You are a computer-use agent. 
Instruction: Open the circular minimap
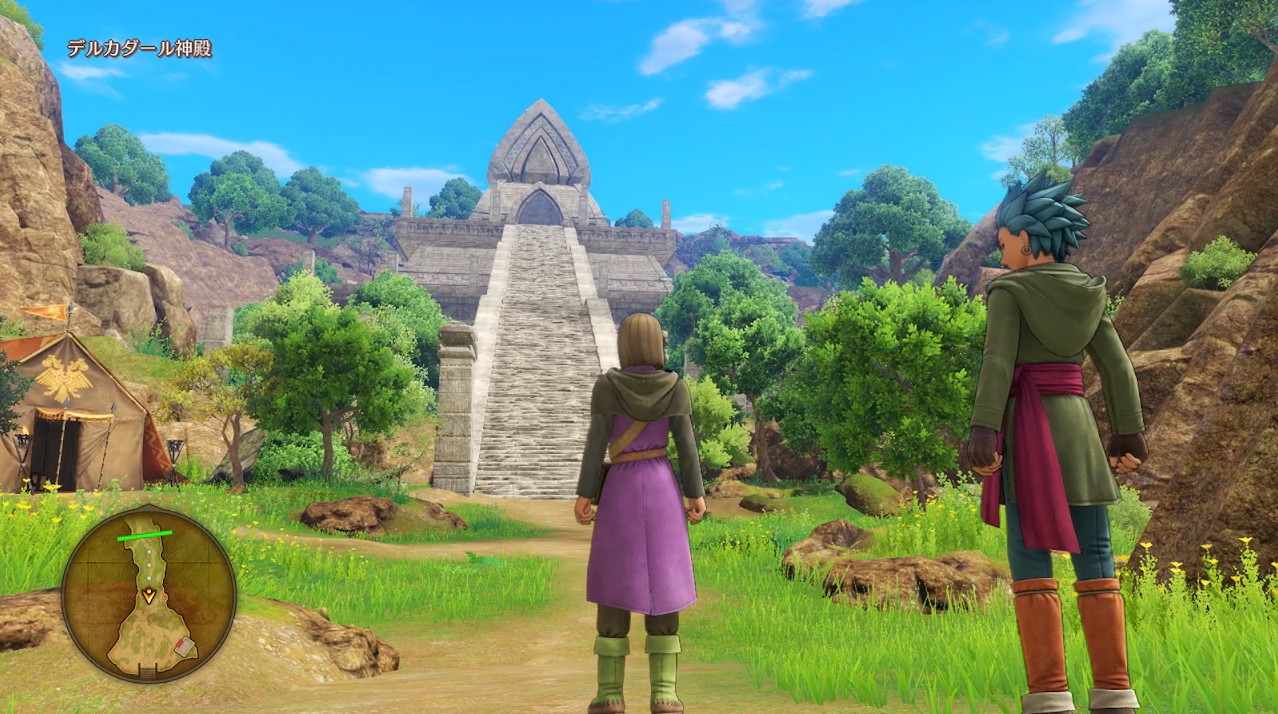click(x=149, y=594)
